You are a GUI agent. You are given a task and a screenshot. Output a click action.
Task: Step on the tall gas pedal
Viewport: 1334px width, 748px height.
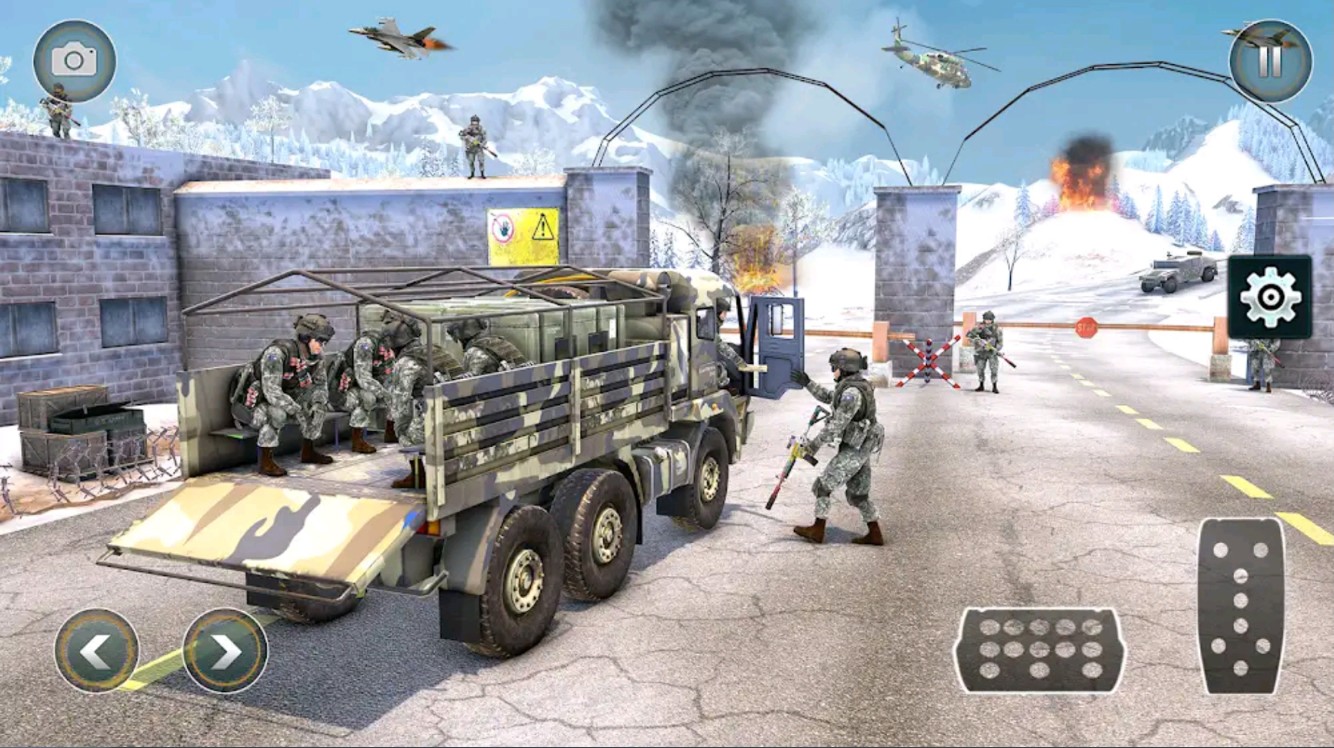coord(1241,606)
